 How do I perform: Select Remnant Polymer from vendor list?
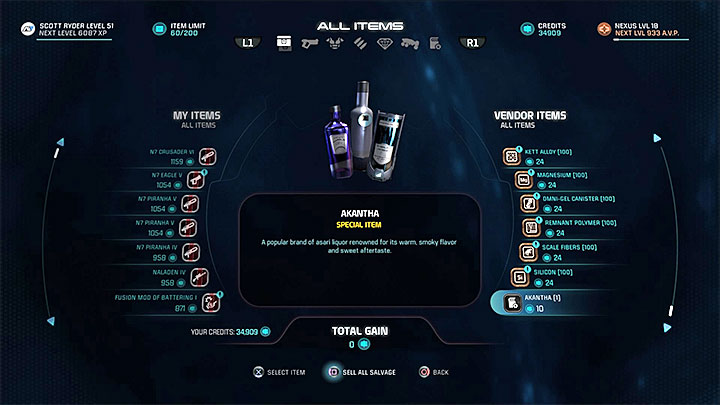[x=527, y=227]
